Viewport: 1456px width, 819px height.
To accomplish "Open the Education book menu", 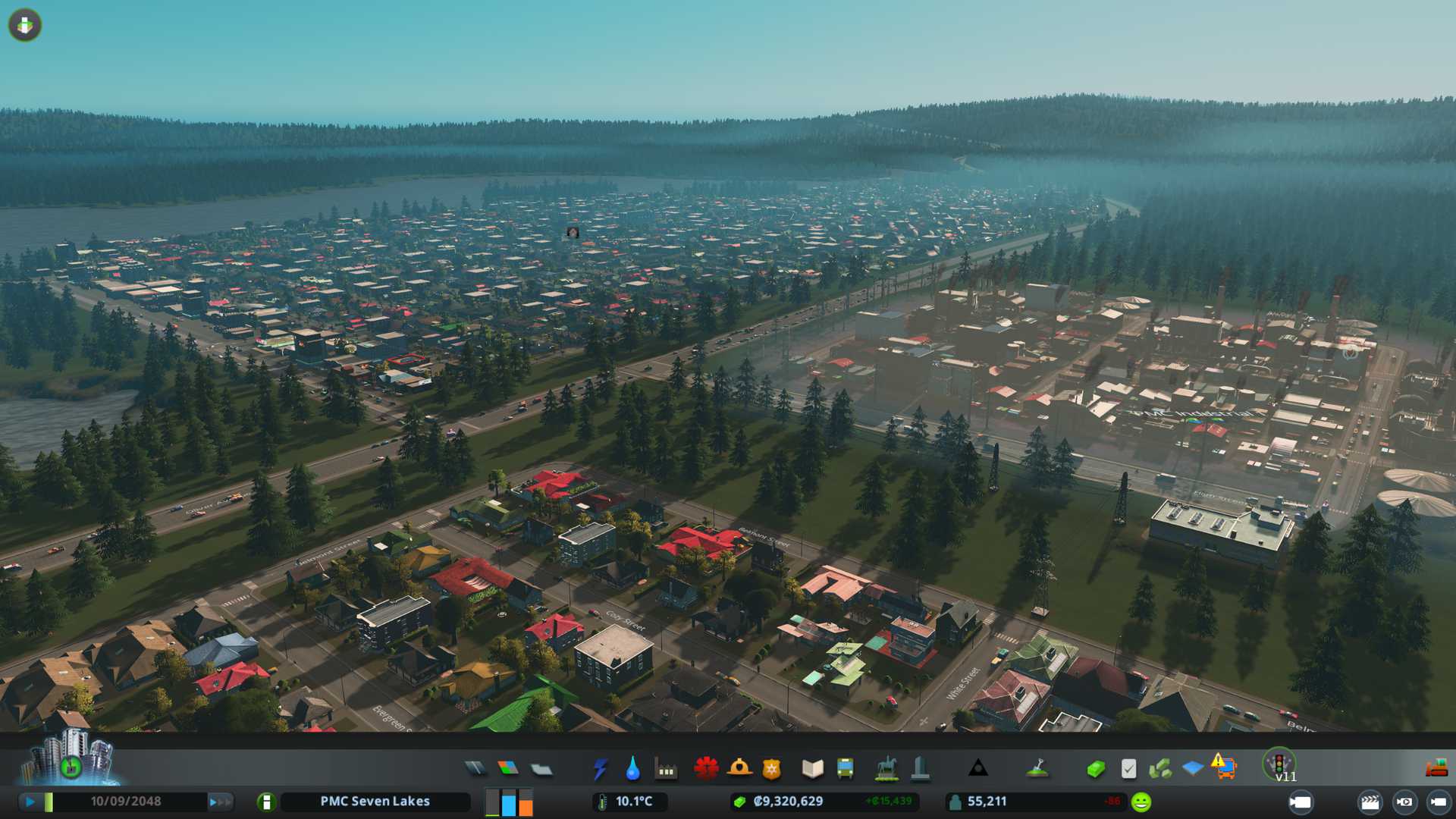I will click(812, 769).
